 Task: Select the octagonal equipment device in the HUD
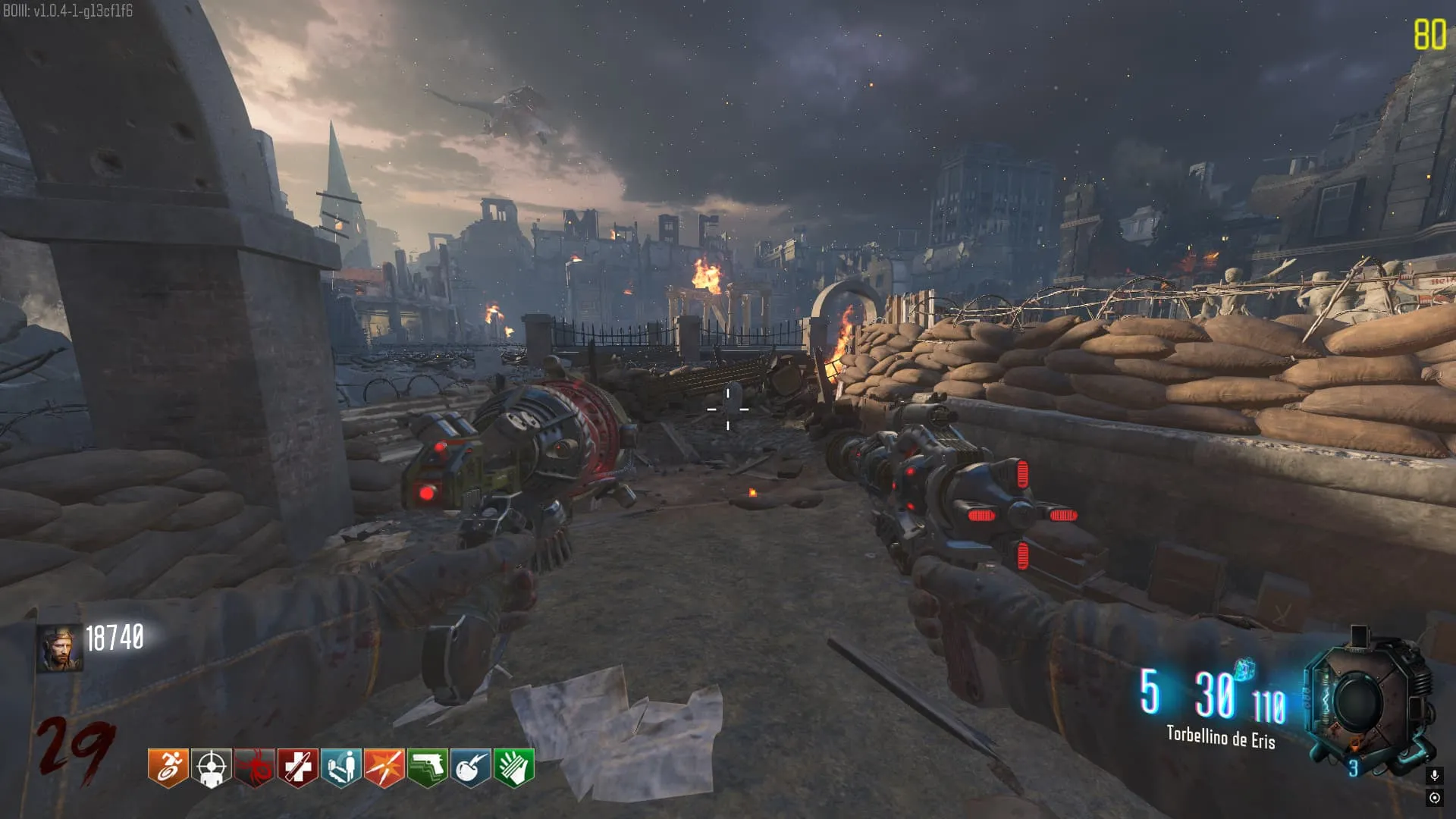(x=1365, y=701)
